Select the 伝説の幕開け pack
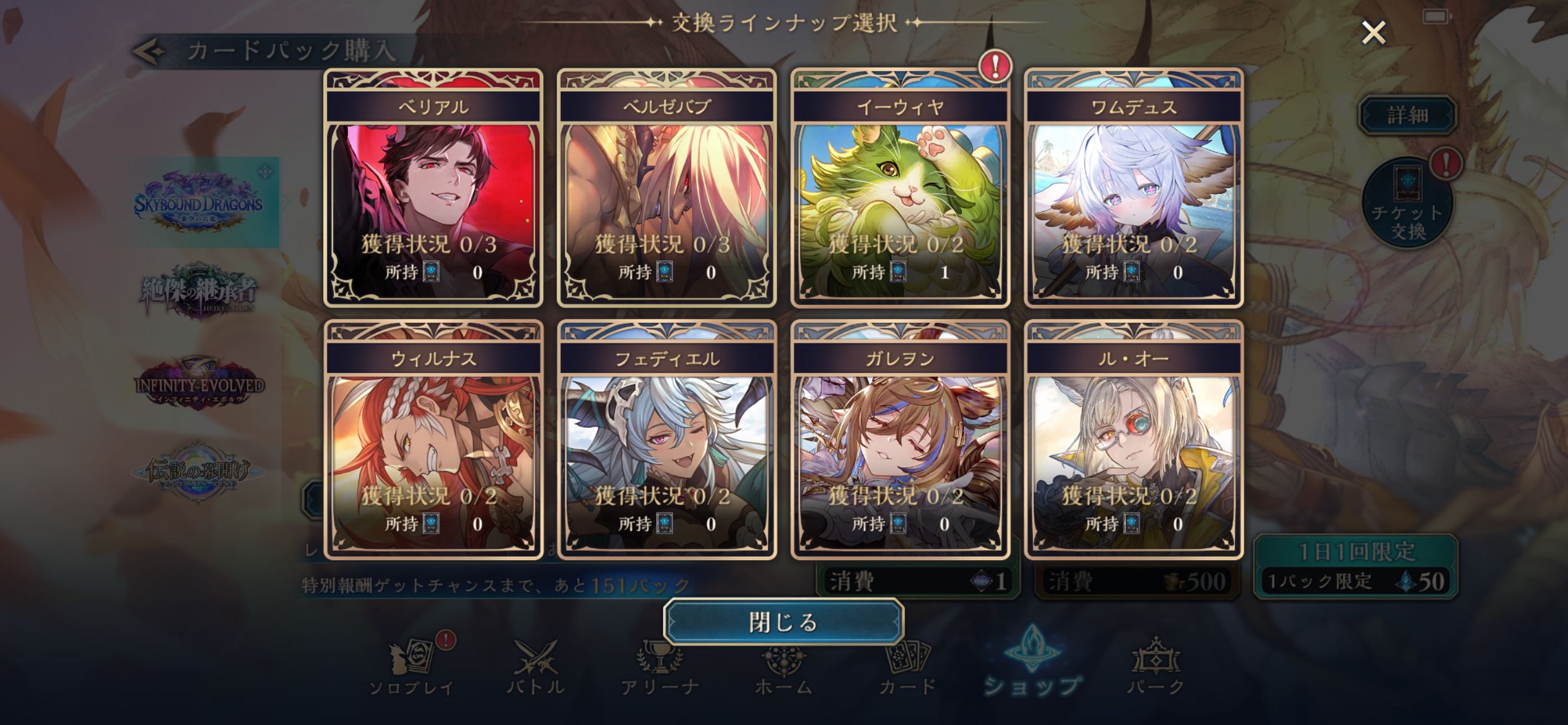Screen dimensions: 1568x725 [198, 472]
